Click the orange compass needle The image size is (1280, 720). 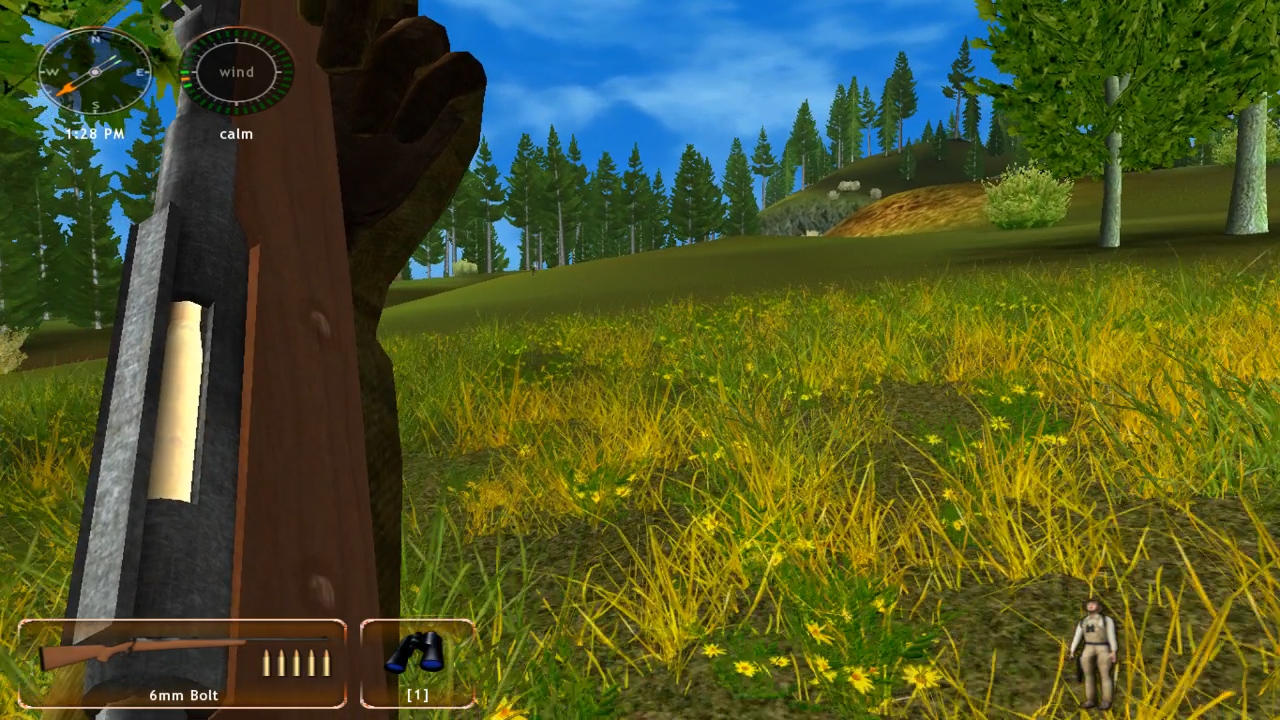point(66,88)
